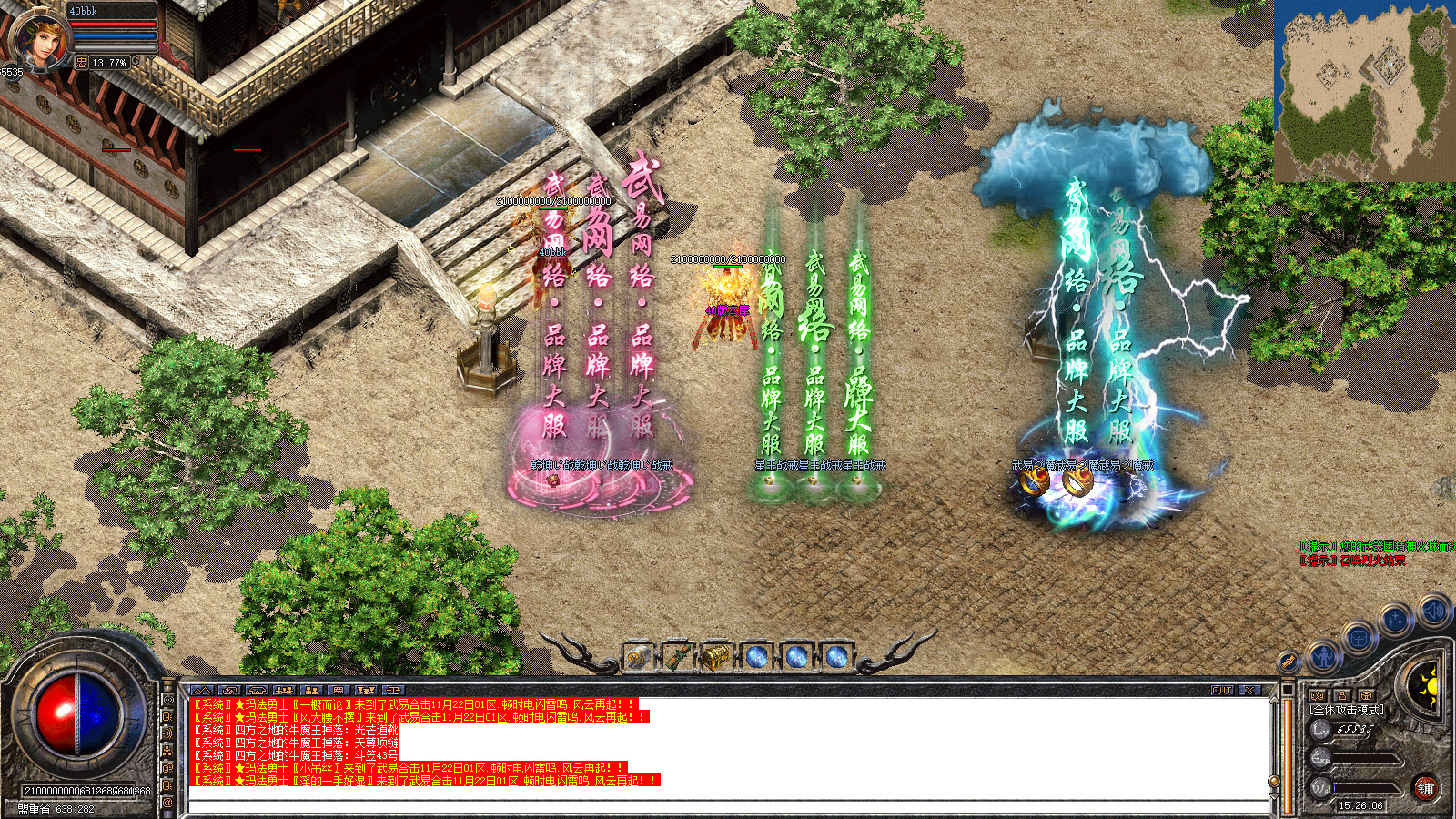
Task: Open the bag inventory round button
Action: click(x=1358, y=638)
